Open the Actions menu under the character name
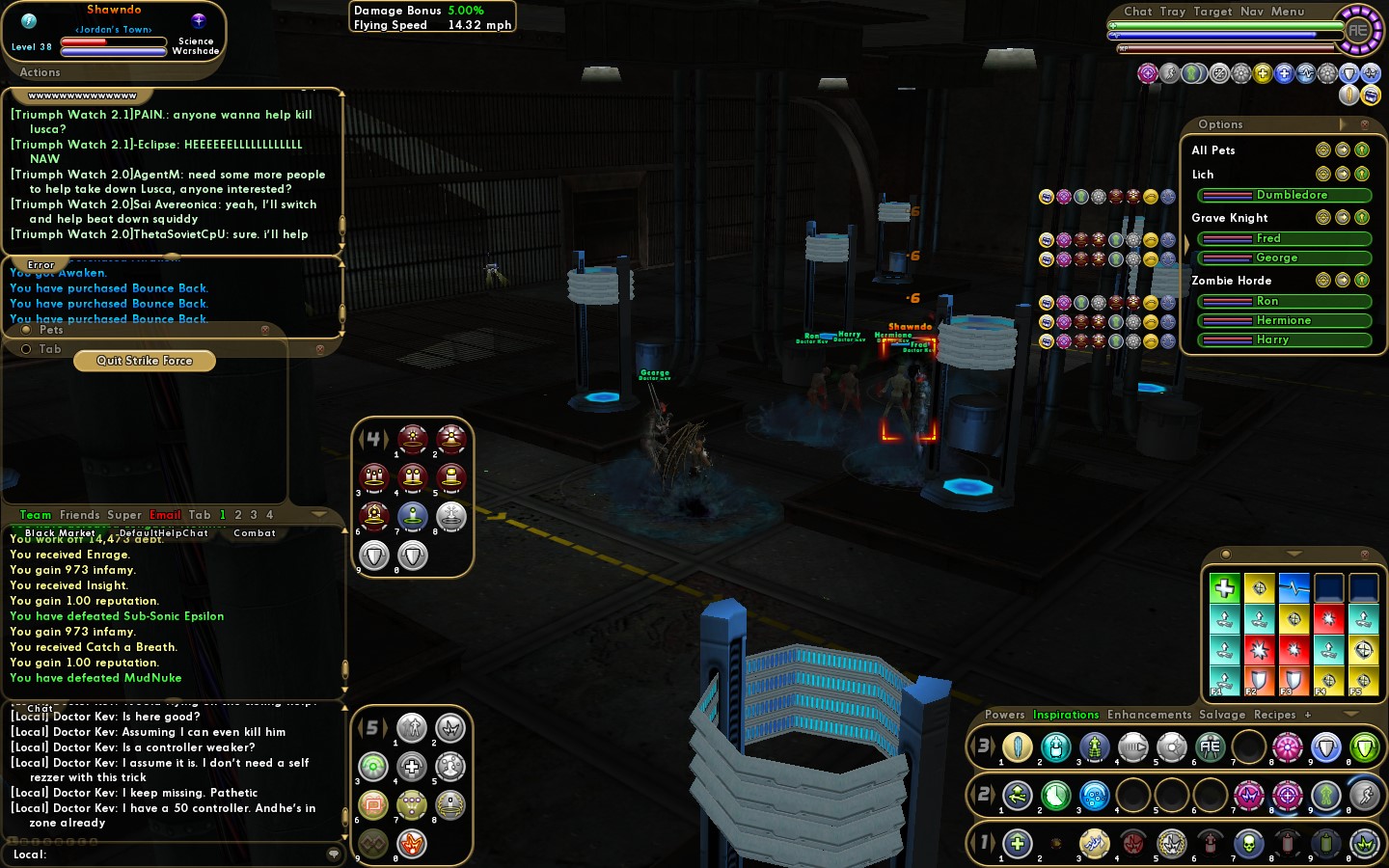 (40, 72)
